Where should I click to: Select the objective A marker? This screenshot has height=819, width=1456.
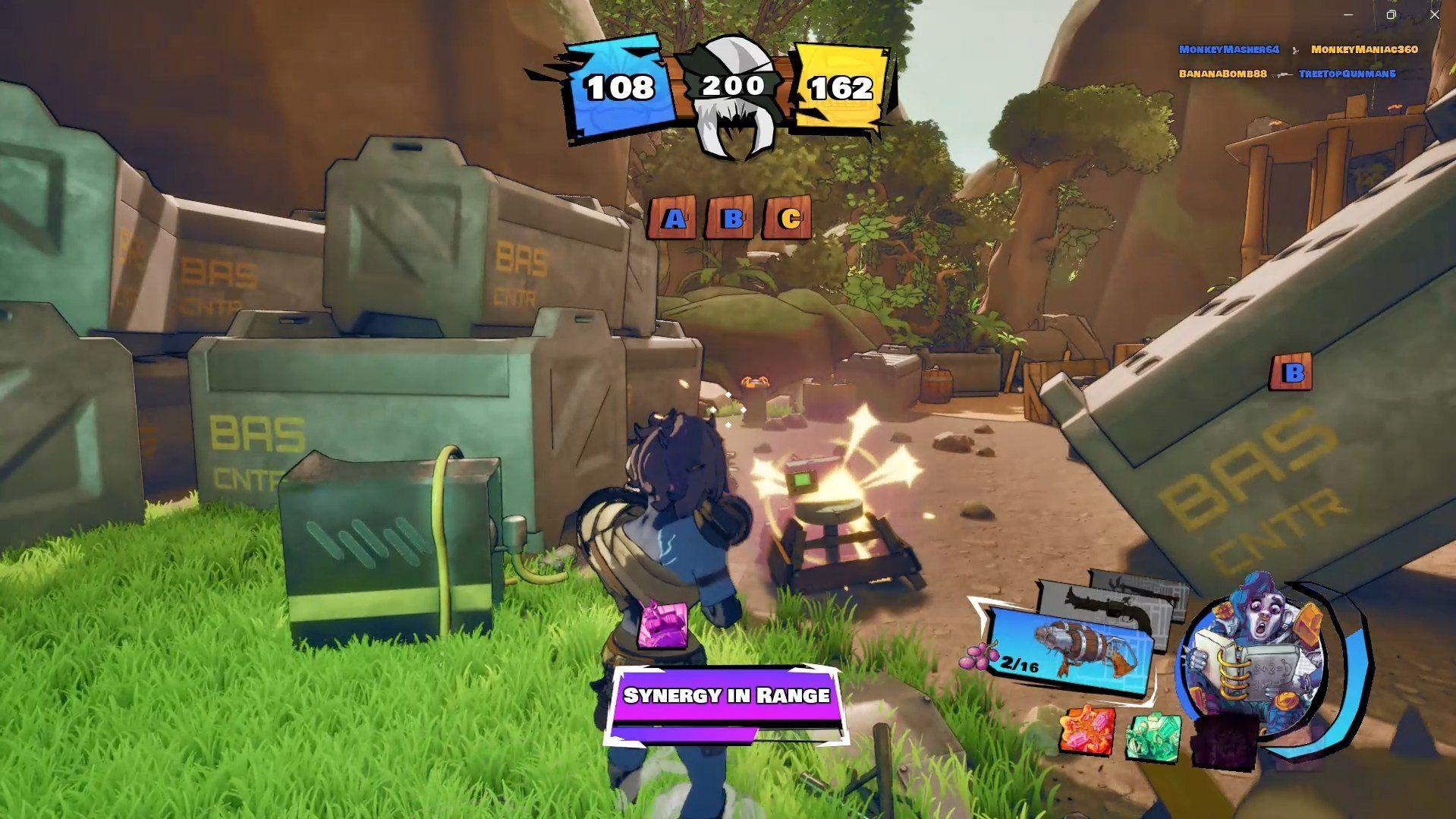tap(672, 219)
